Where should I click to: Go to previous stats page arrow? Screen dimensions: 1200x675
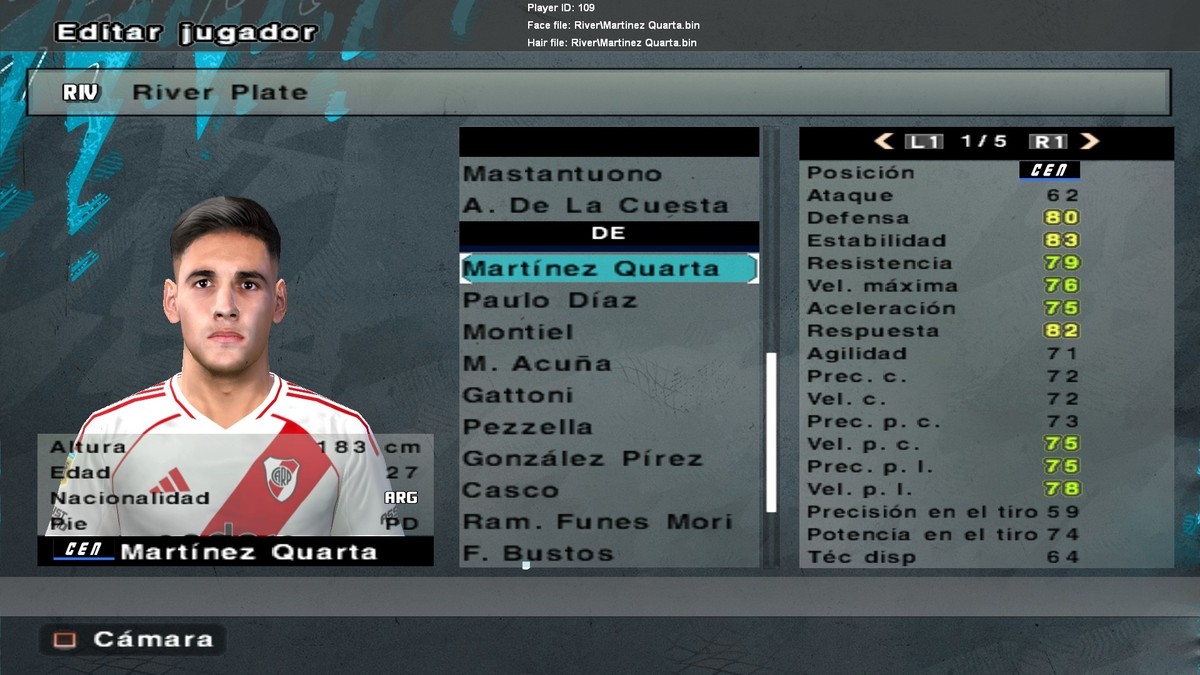(884, 142)
